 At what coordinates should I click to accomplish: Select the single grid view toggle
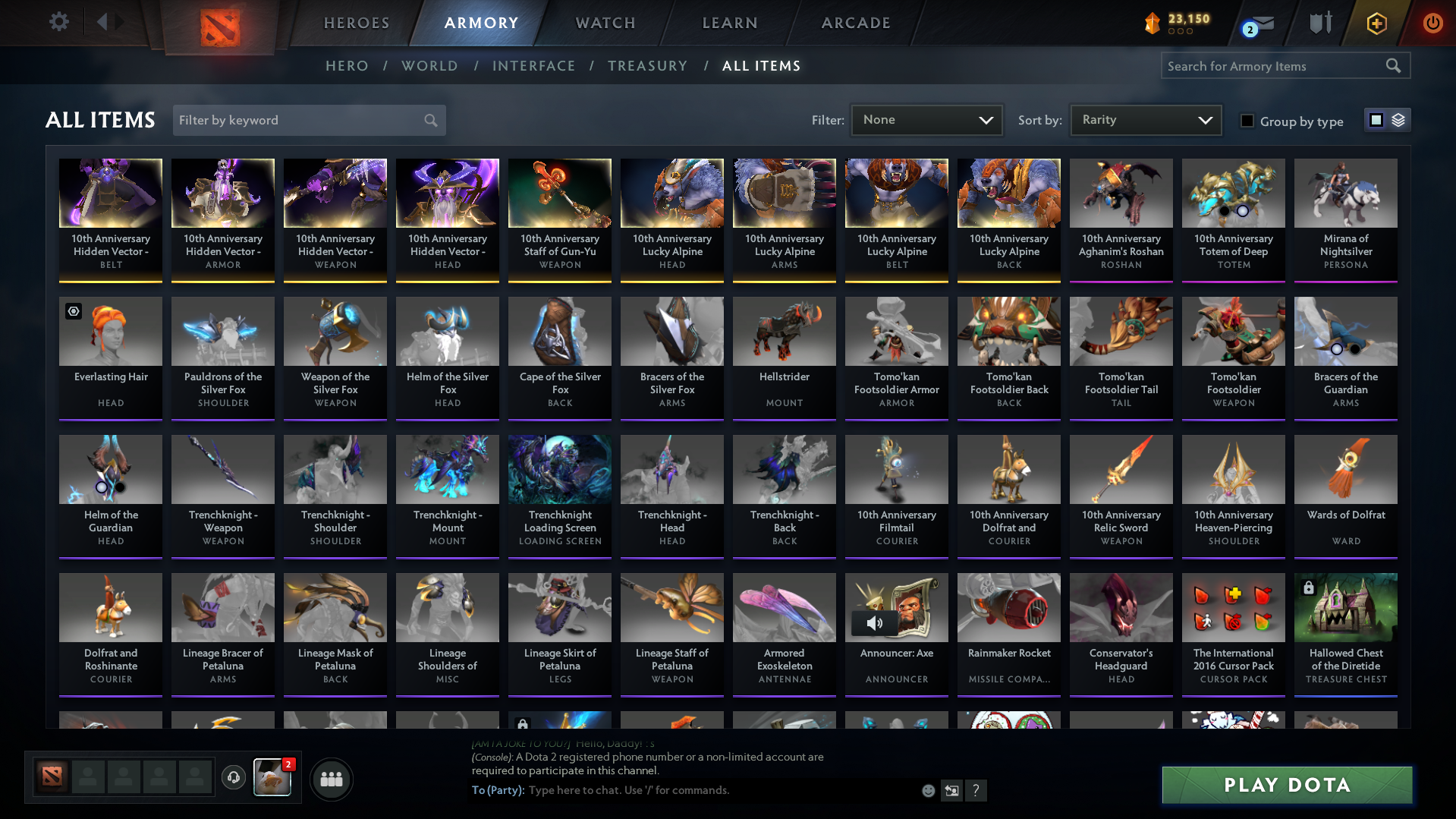pyautogui.click(x=1377, y=120)
